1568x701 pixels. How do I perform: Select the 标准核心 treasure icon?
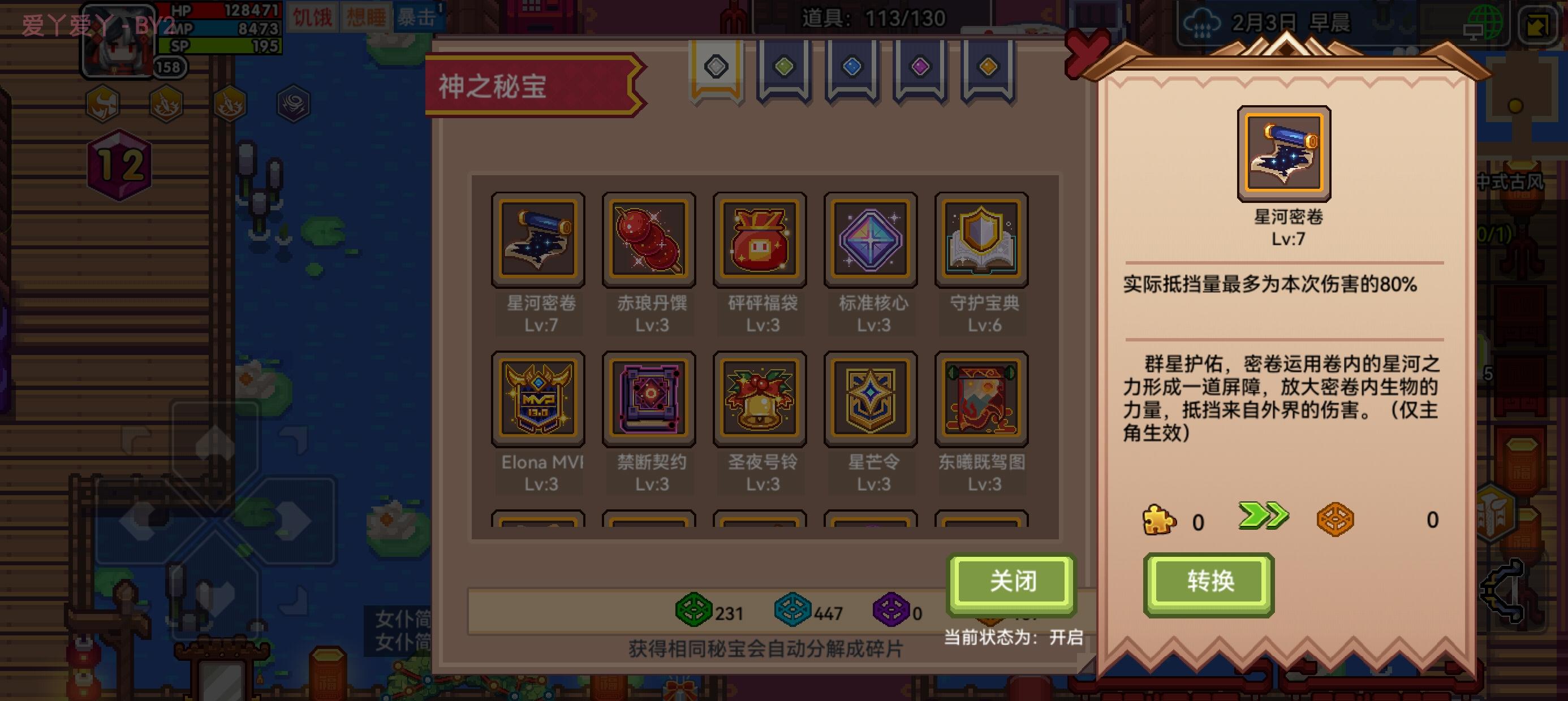(x=871, y=239)
